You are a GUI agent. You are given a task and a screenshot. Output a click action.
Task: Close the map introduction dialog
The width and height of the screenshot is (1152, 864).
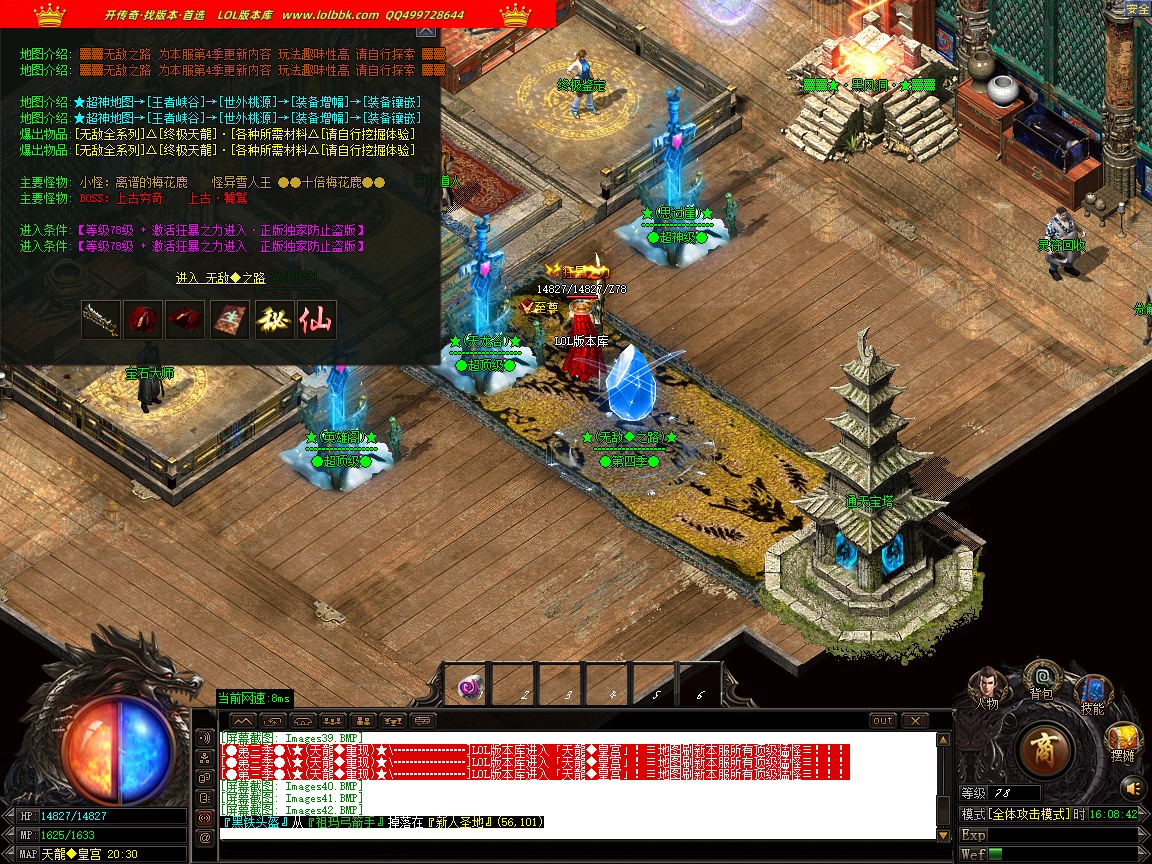tap(425, 31)
